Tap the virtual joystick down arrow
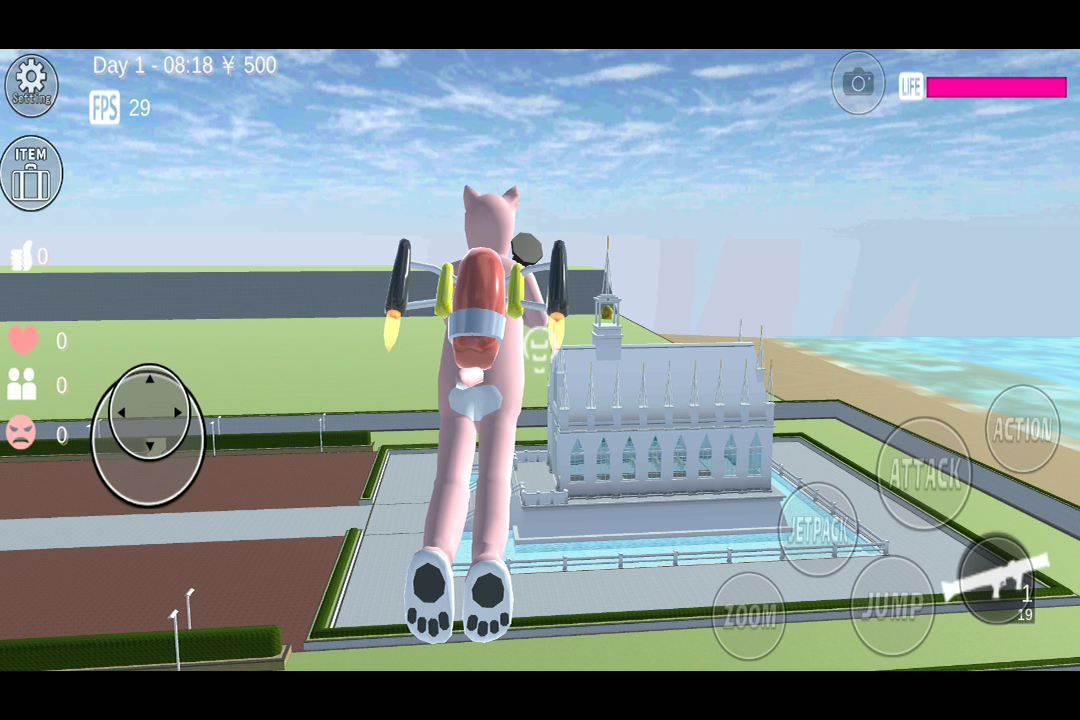 coord(150,445)
